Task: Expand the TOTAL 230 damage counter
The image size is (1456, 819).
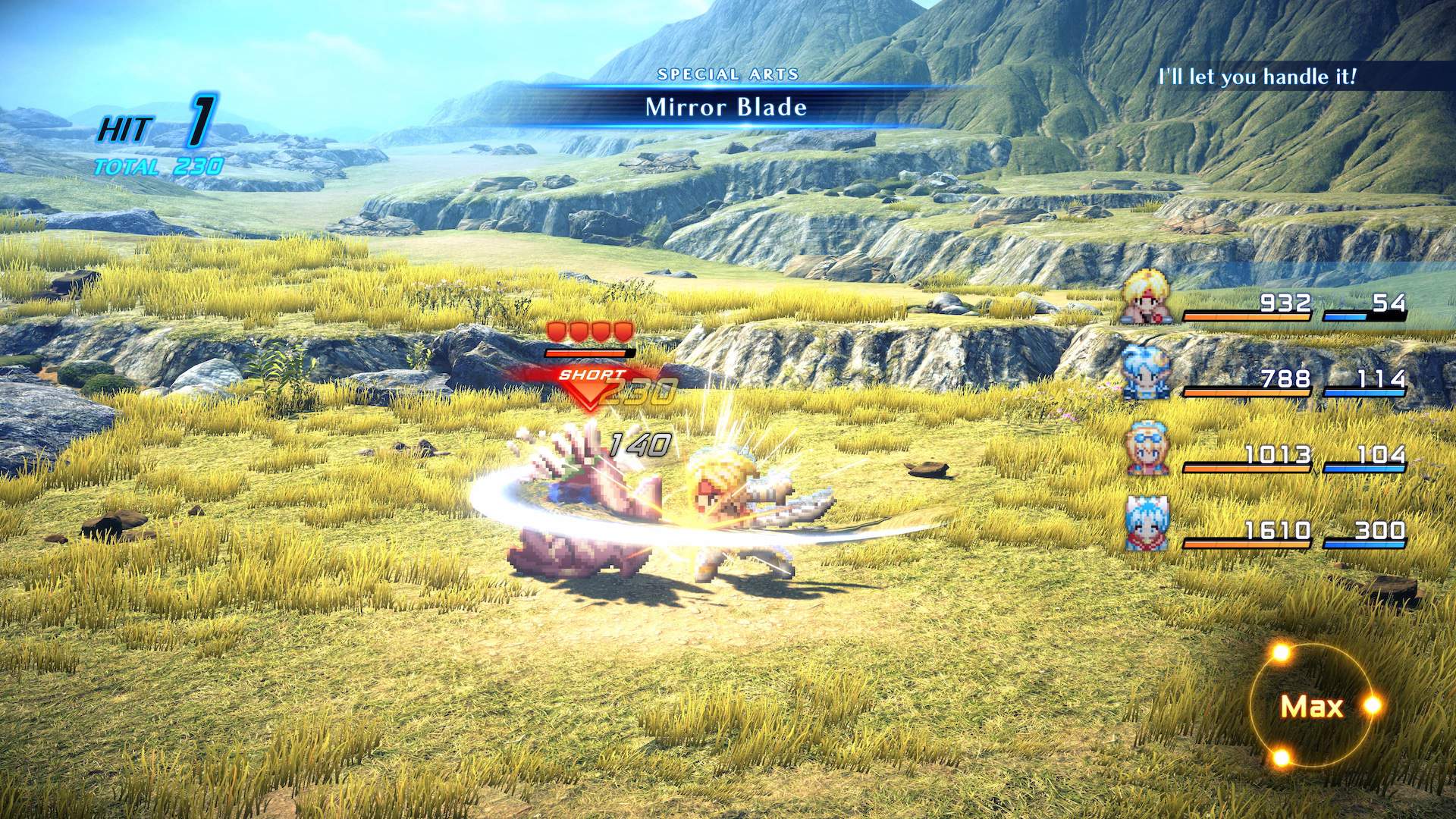Action: (159, 165)
